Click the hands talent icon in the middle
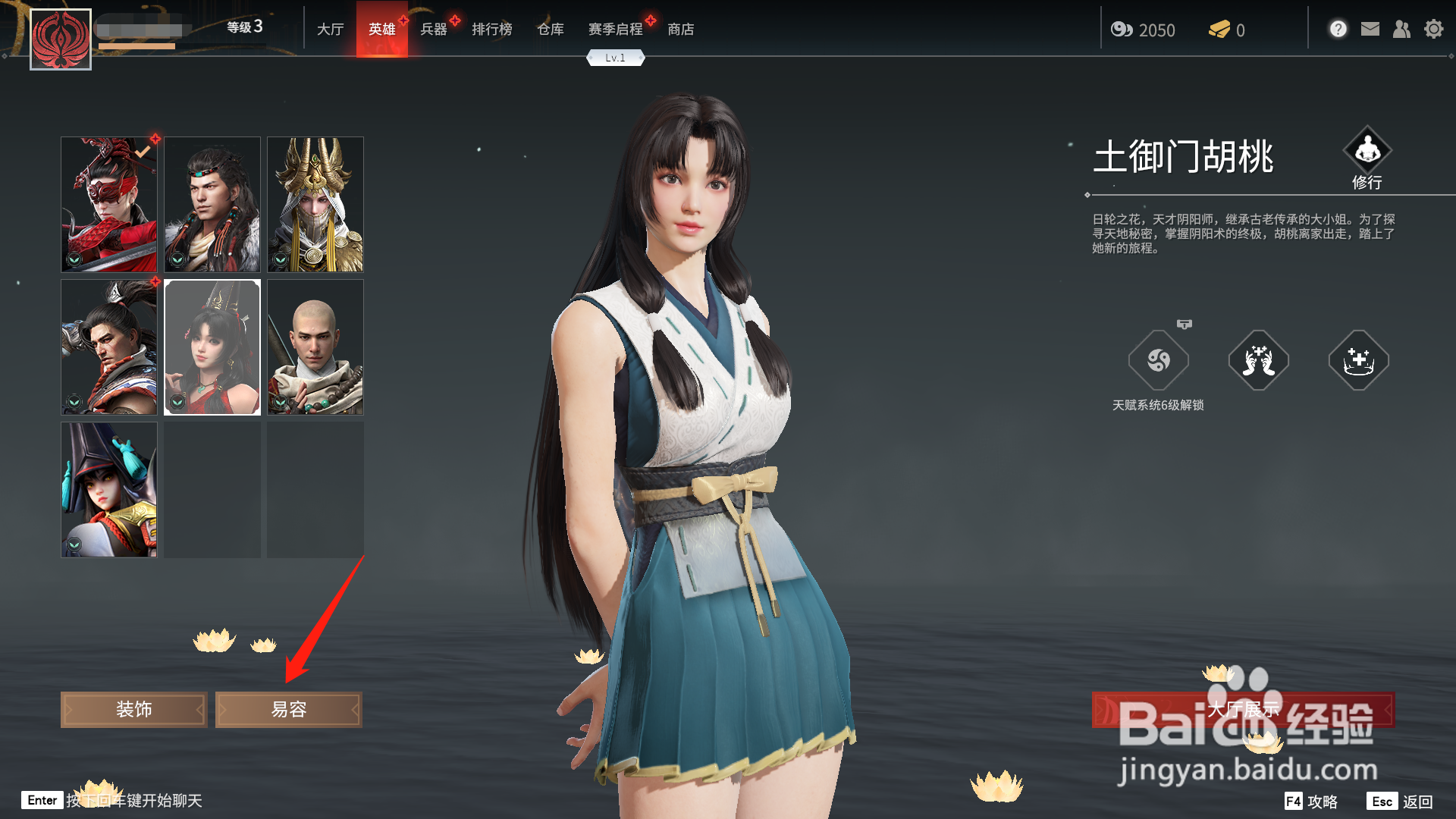The image size is (1456, 819). click(1258, 362)
